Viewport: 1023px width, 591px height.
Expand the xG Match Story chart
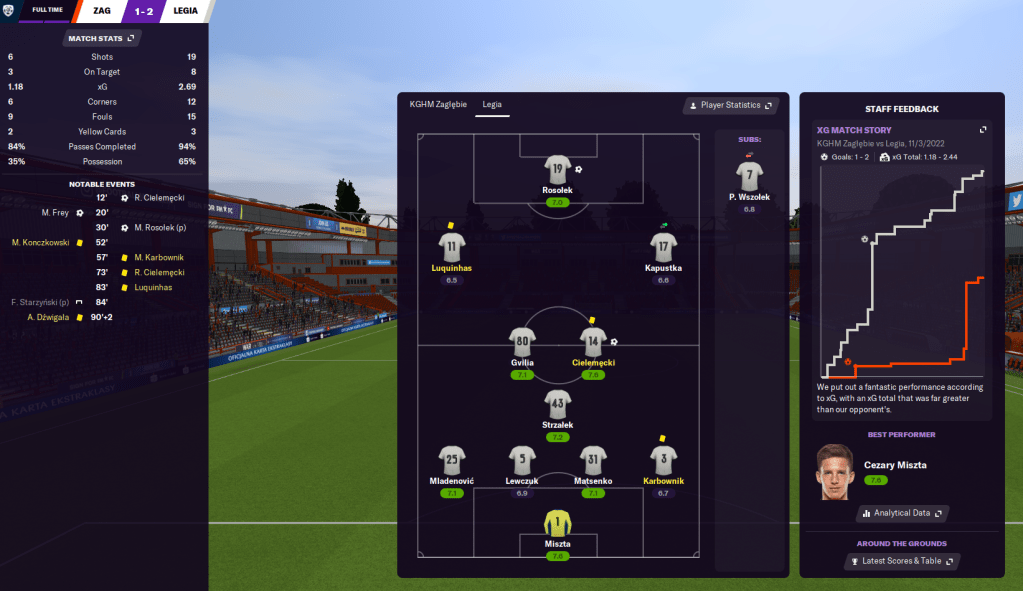(x=983, y=130)
